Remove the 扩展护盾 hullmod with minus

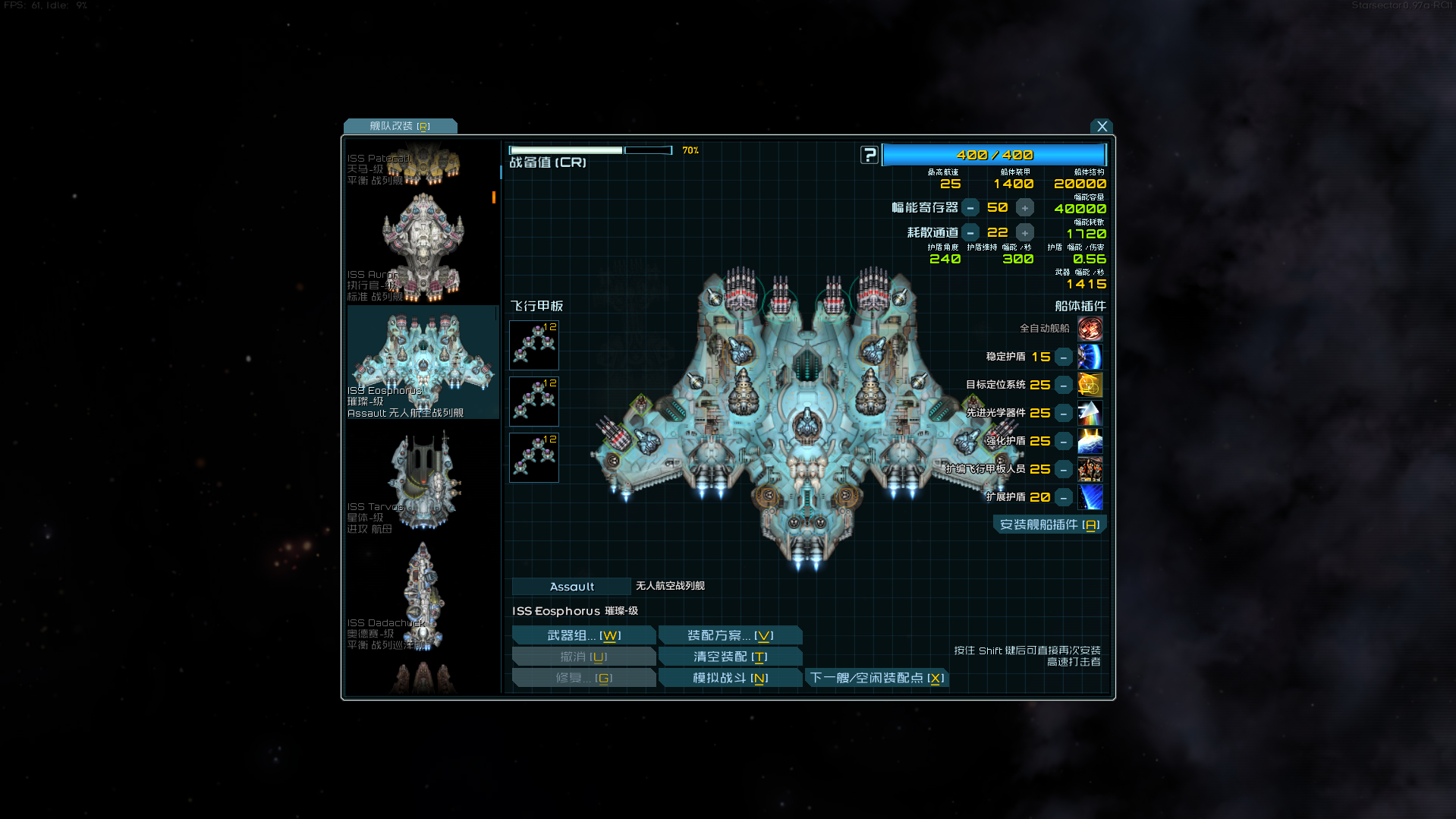point(1064,498)
